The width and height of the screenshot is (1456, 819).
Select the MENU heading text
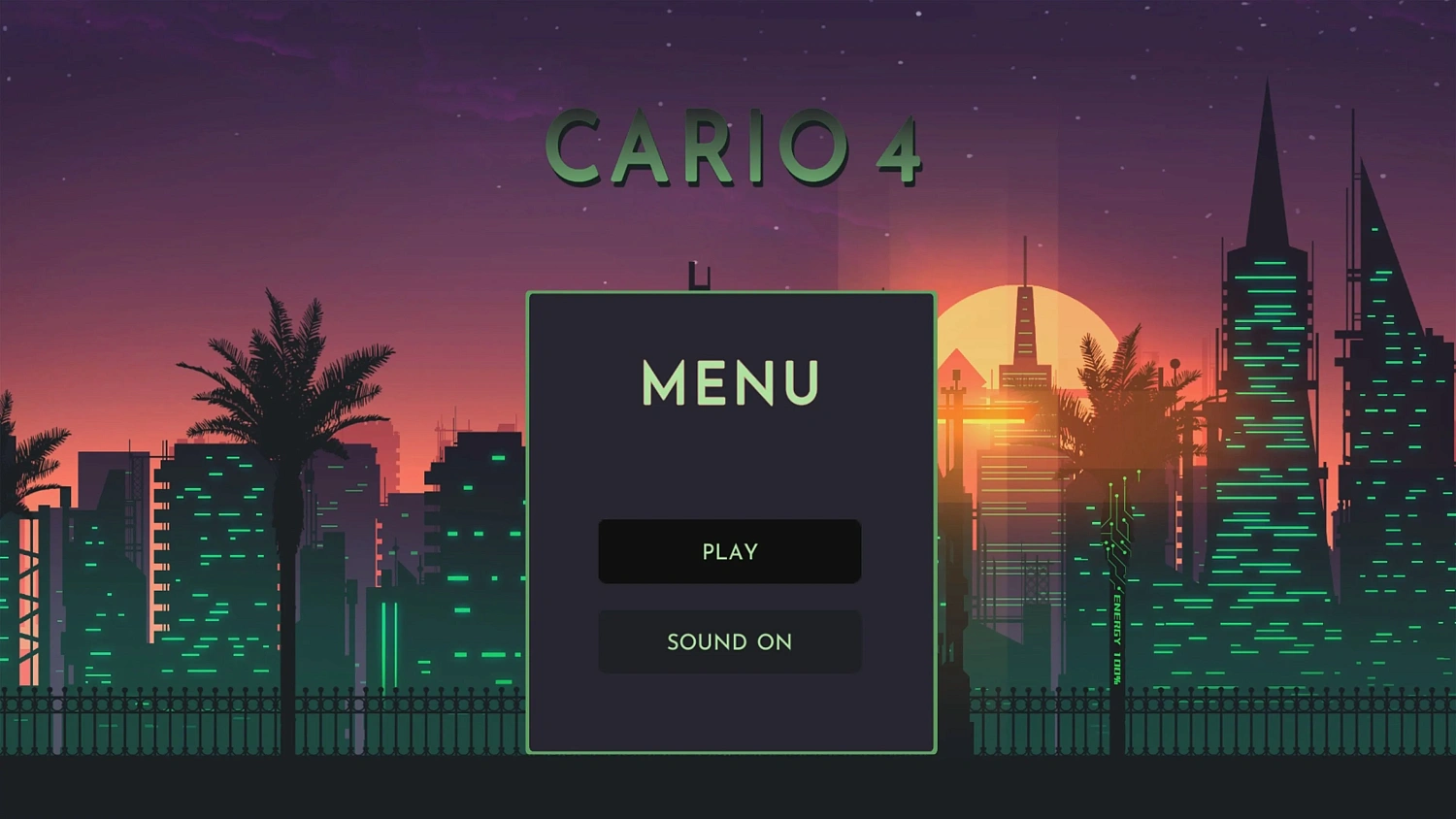tap(729, 384)
